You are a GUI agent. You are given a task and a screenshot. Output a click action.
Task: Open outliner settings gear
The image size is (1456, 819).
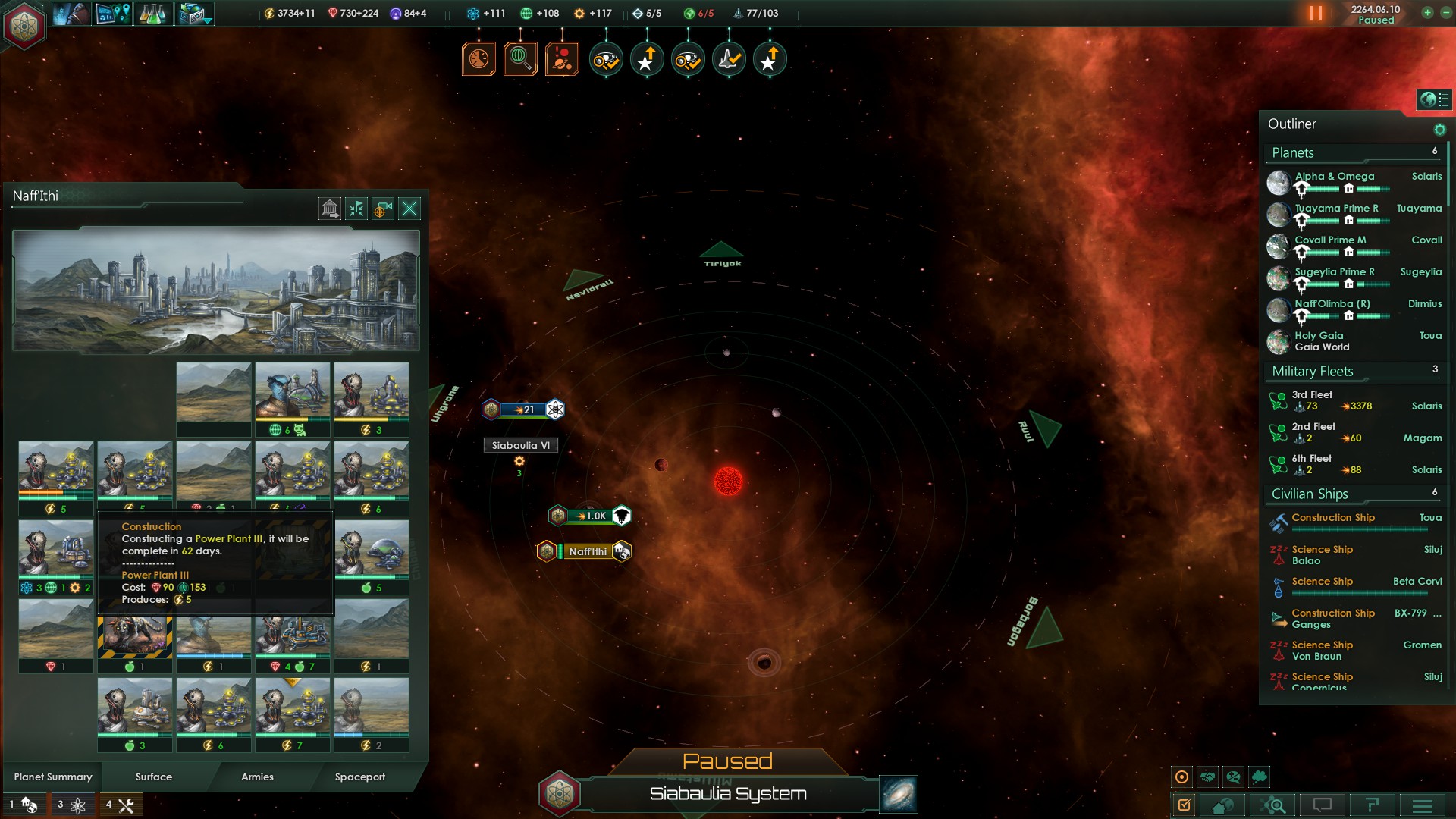(x=1439, y=130)
